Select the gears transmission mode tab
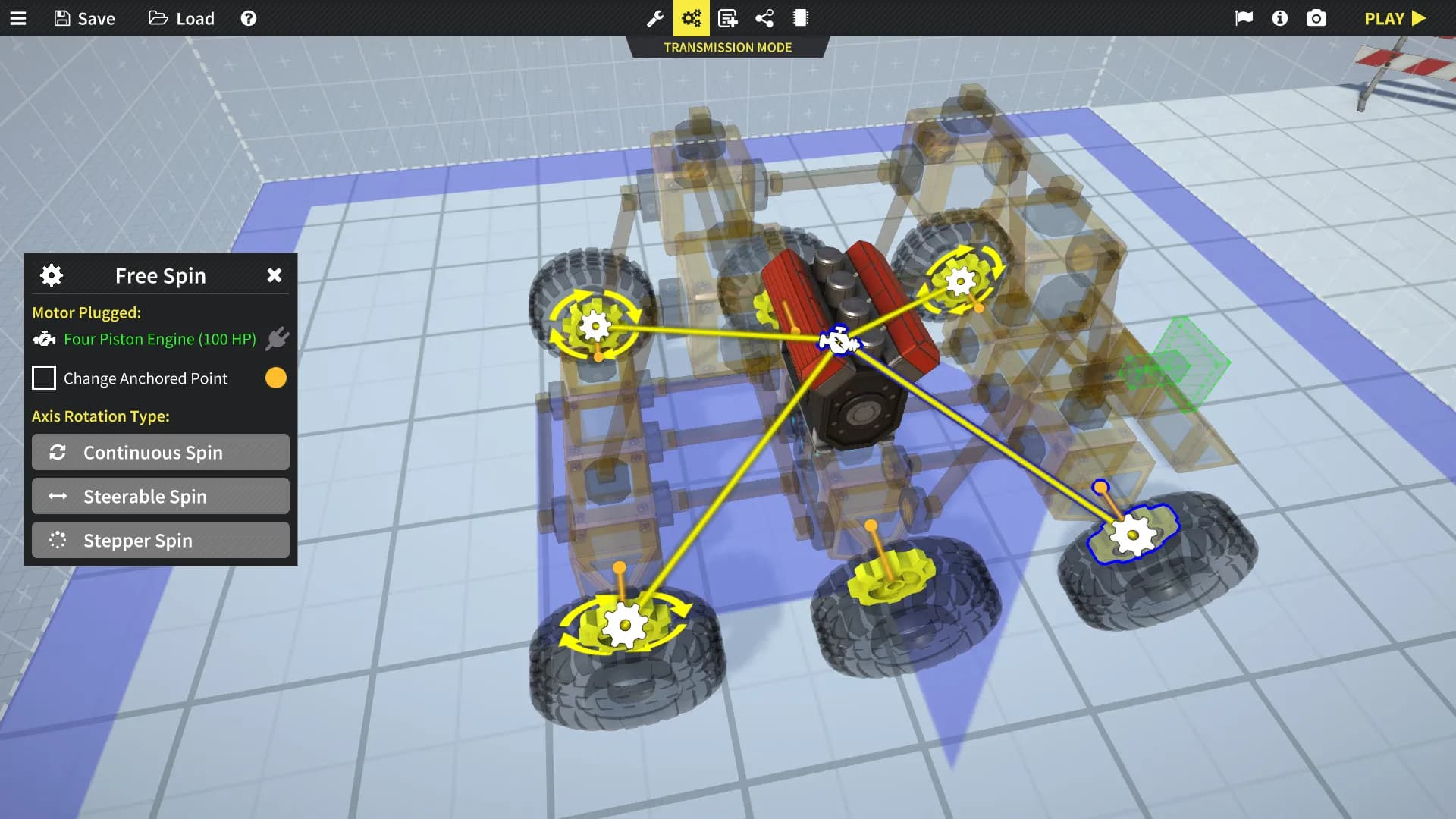 point(692,18)
